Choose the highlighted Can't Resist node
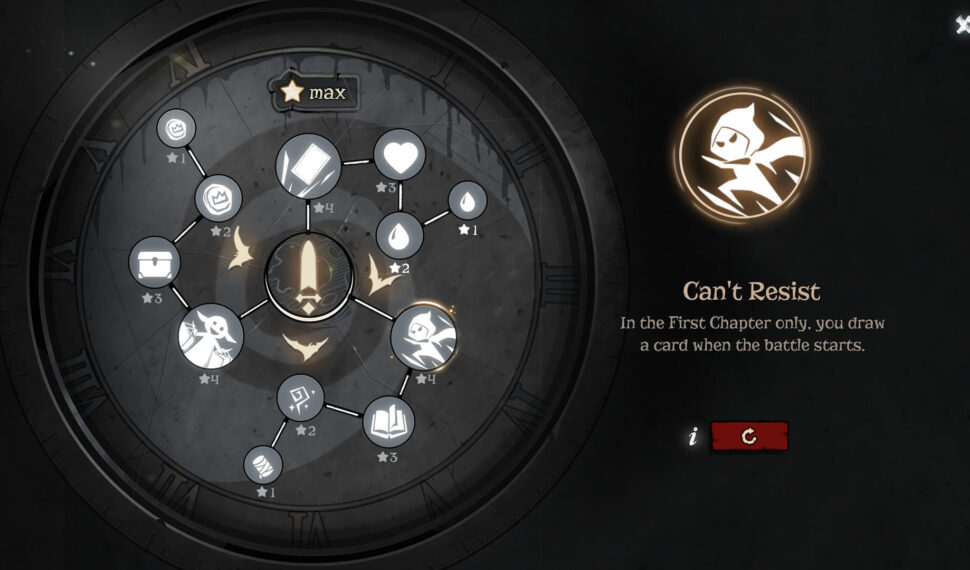This screenshot has height=570, width=970. tap(423, 337)
